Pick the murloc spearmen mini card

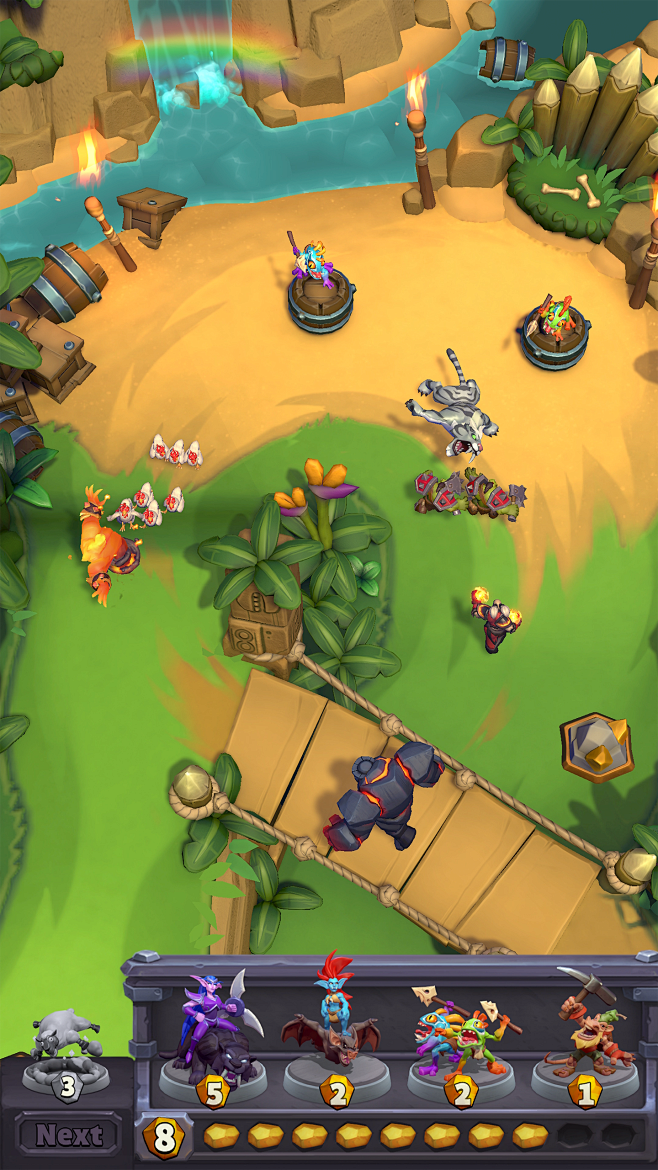point(461,1035)
